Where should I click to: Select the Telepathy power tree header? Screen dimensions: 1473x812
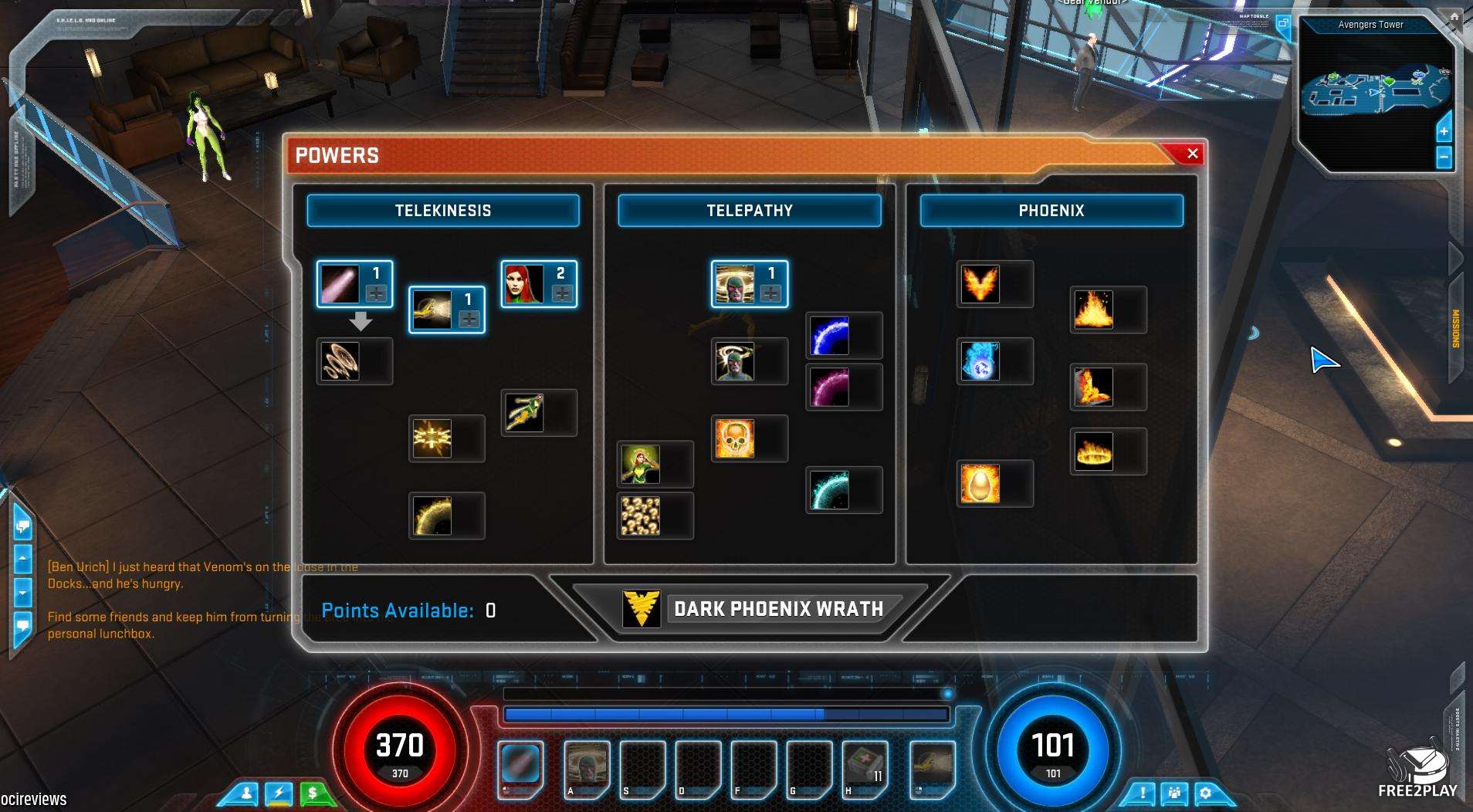[749, 211]
